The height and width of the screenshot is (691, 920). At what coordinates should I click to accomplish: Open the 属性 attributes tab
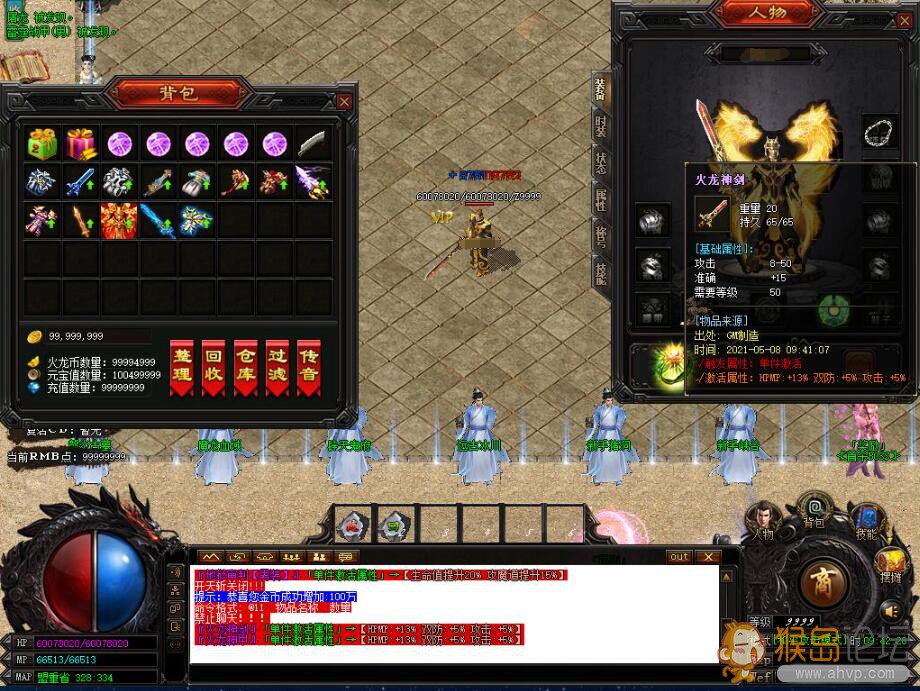600,198
